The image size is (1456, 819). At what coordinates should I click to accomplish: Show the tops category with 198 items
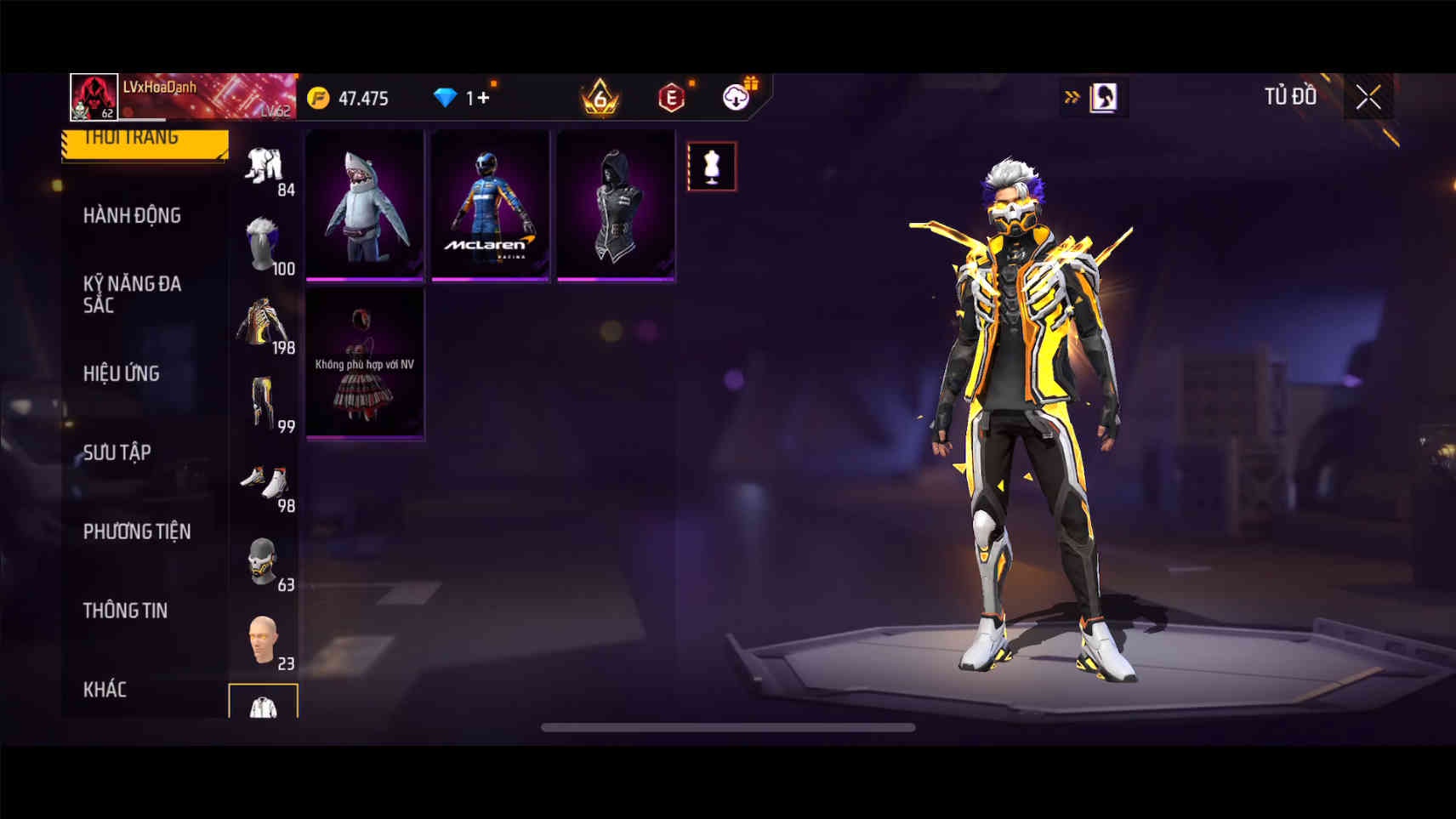click(264, 324)
